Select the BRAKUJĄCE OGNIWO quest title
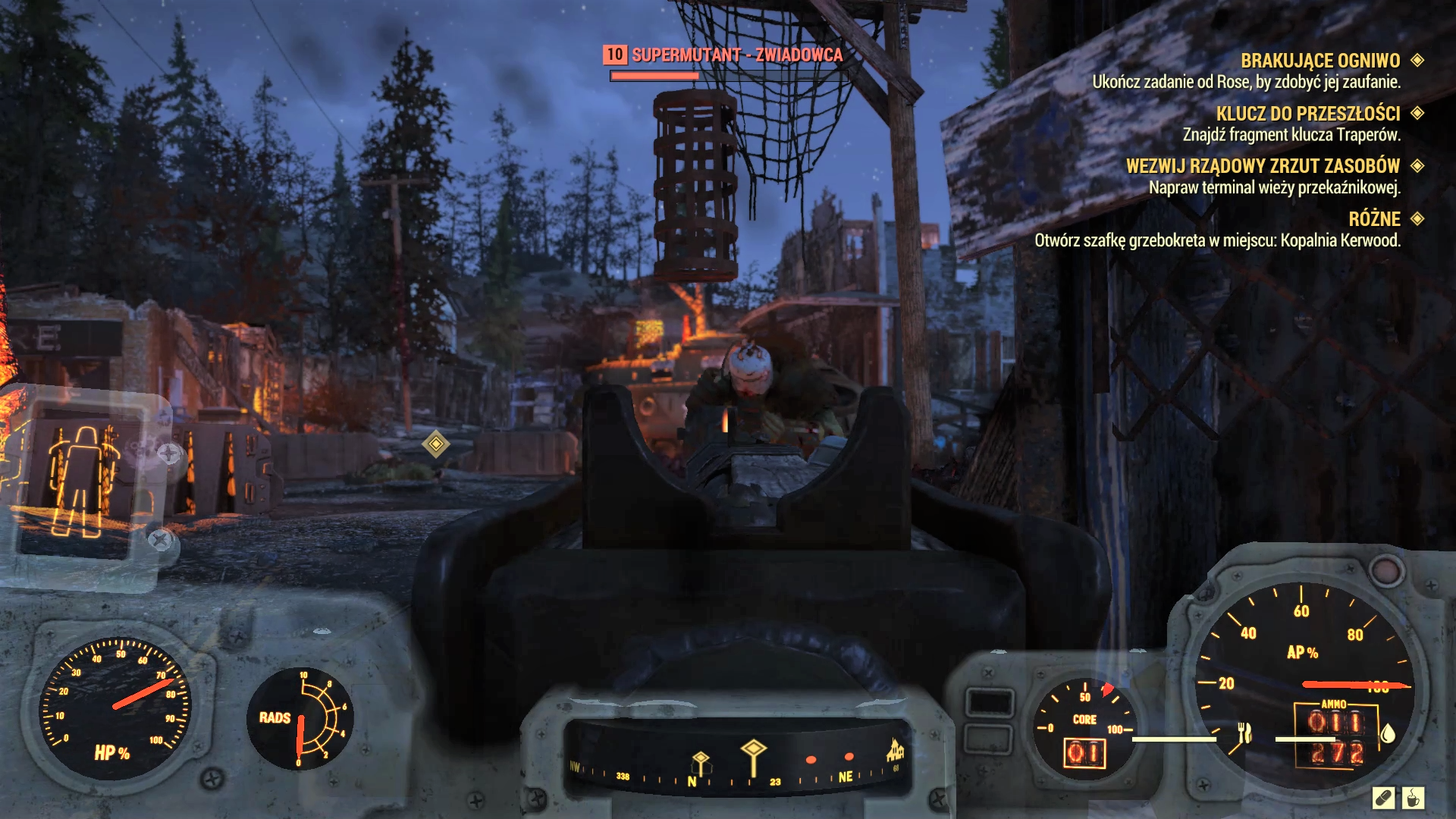The width and height of the screenshot is (1456, 819). pyautogui.click(x=1319, y=61)
